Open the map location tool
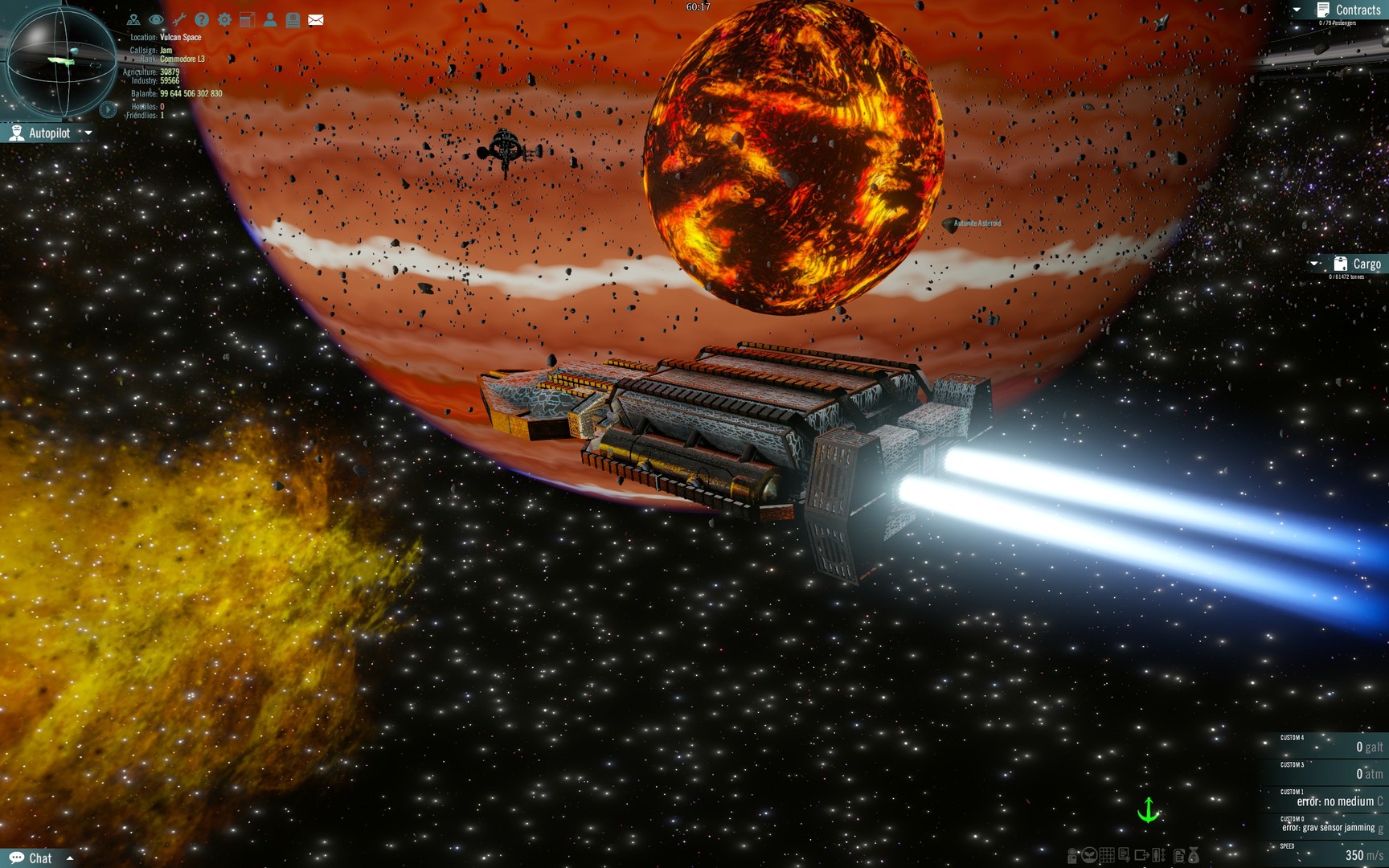 134,20
